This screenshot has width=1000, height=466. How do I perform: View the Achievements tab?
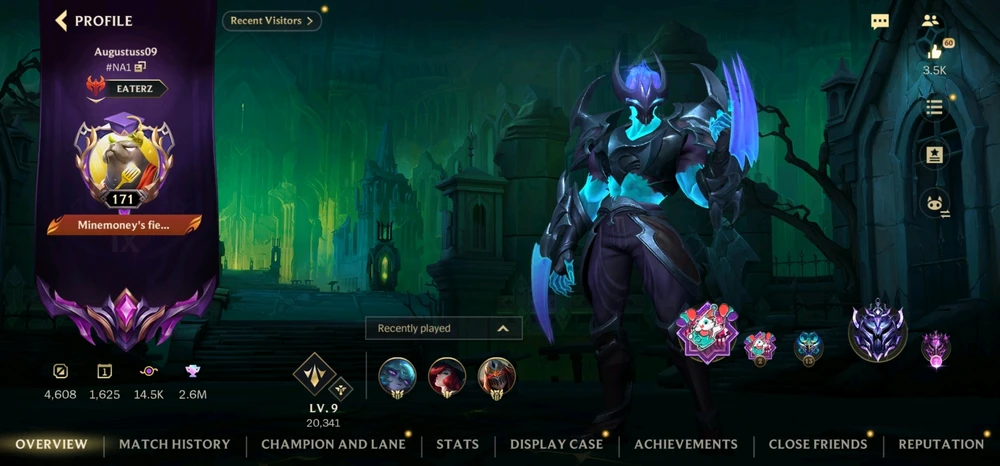point(686,444)
